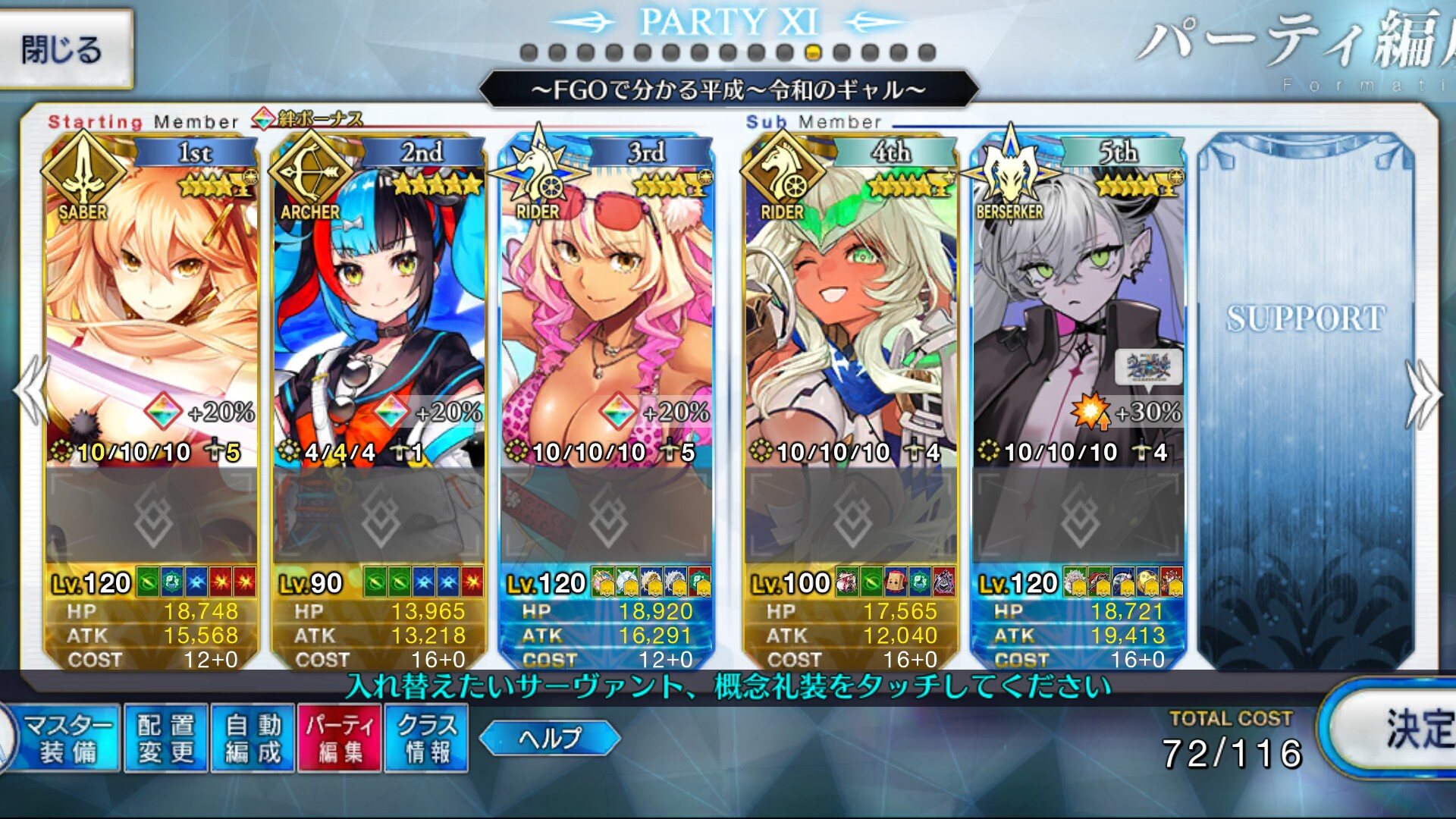
Task: Open パーティ編集 party edit
Action: [340, 739]
